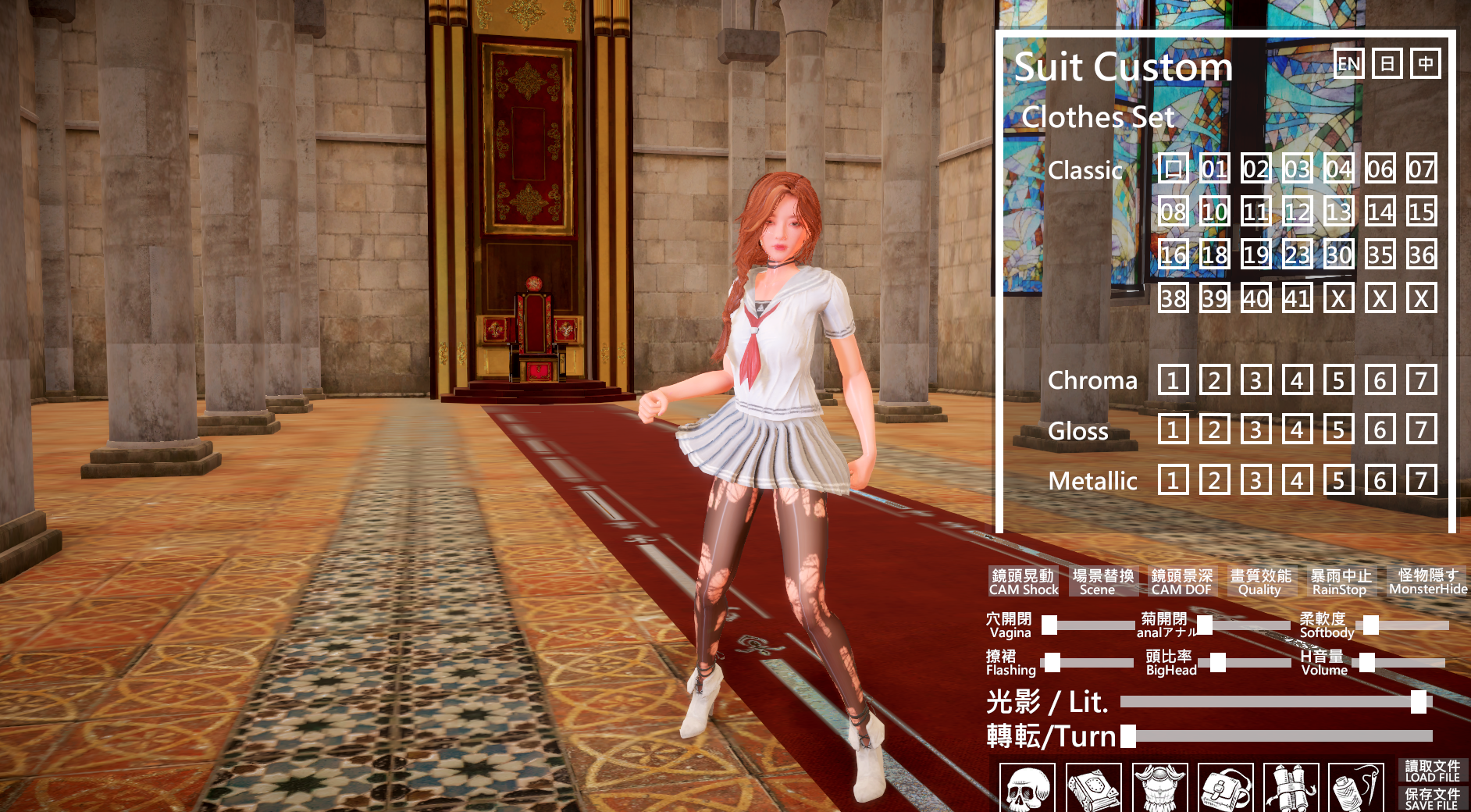The width and height of the screenshot is (1471, 812).
Task: Click the SAVE FILE button
Action: click(1432, 799)
